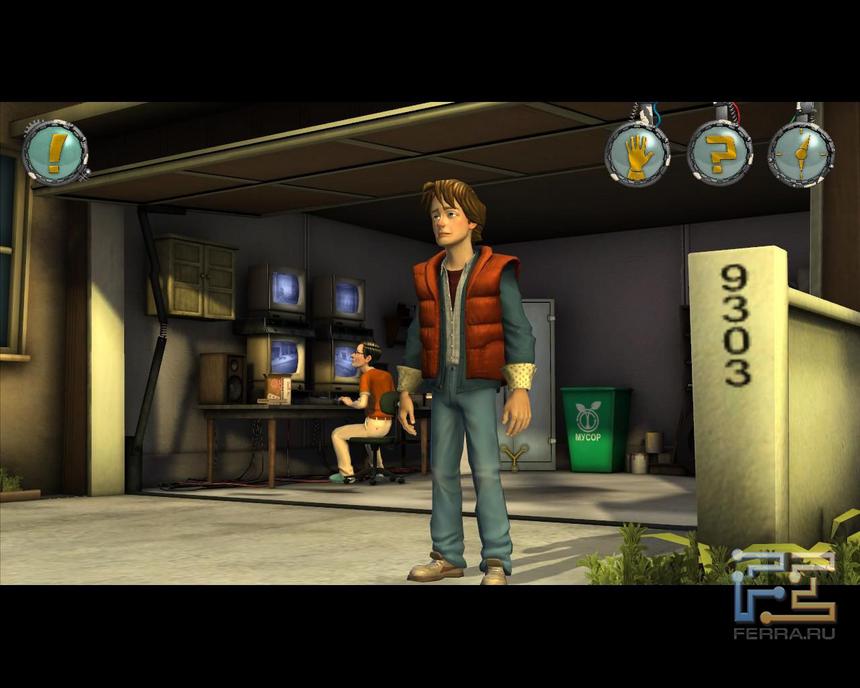Open the clock-shaped story menu icon
The height and width of the screenshot is (688, 860).
(x=800, y=154)
